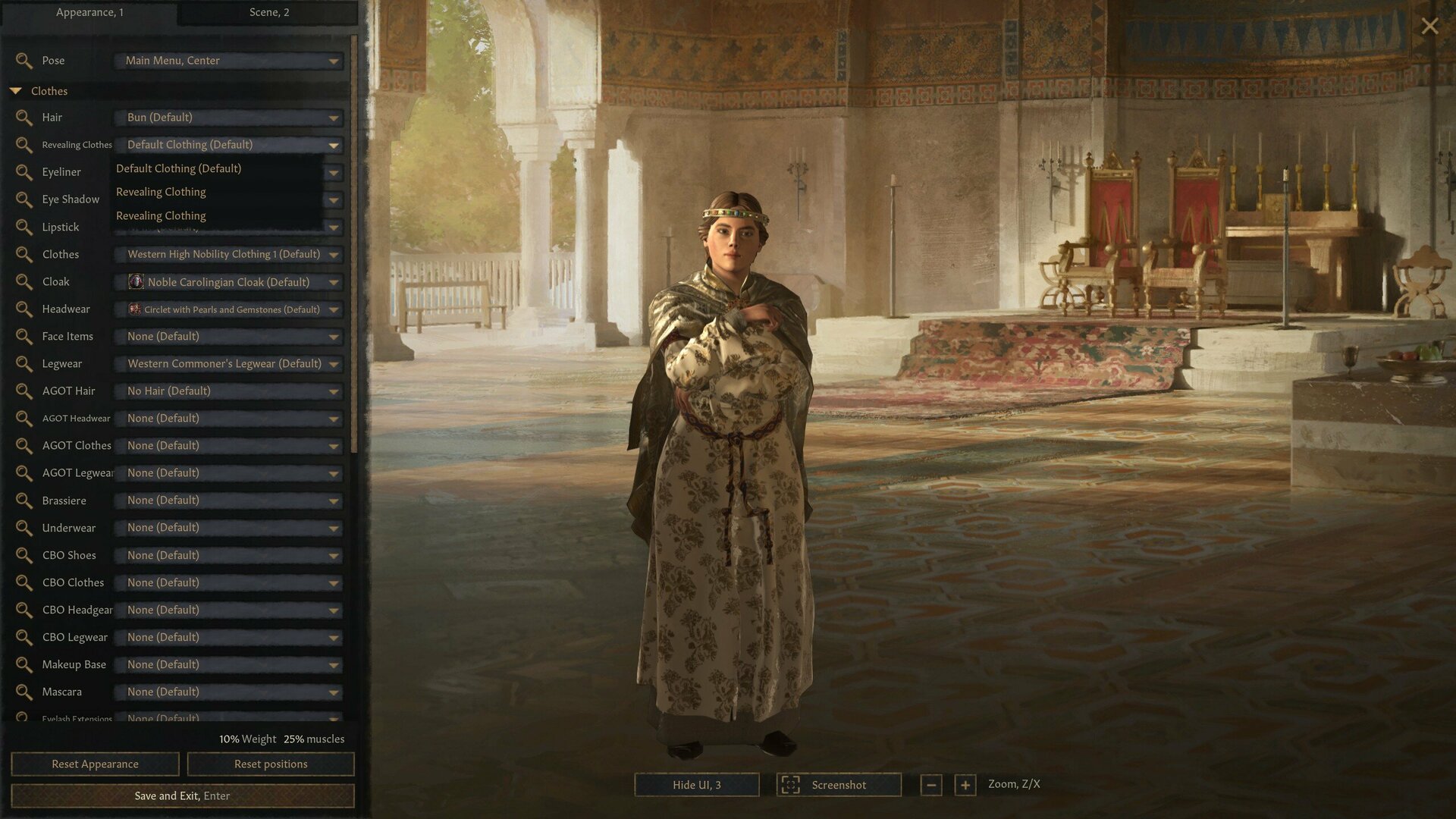1456x819 pixels.
Task: Collapse the Clothes section
Action: point(17,90)
